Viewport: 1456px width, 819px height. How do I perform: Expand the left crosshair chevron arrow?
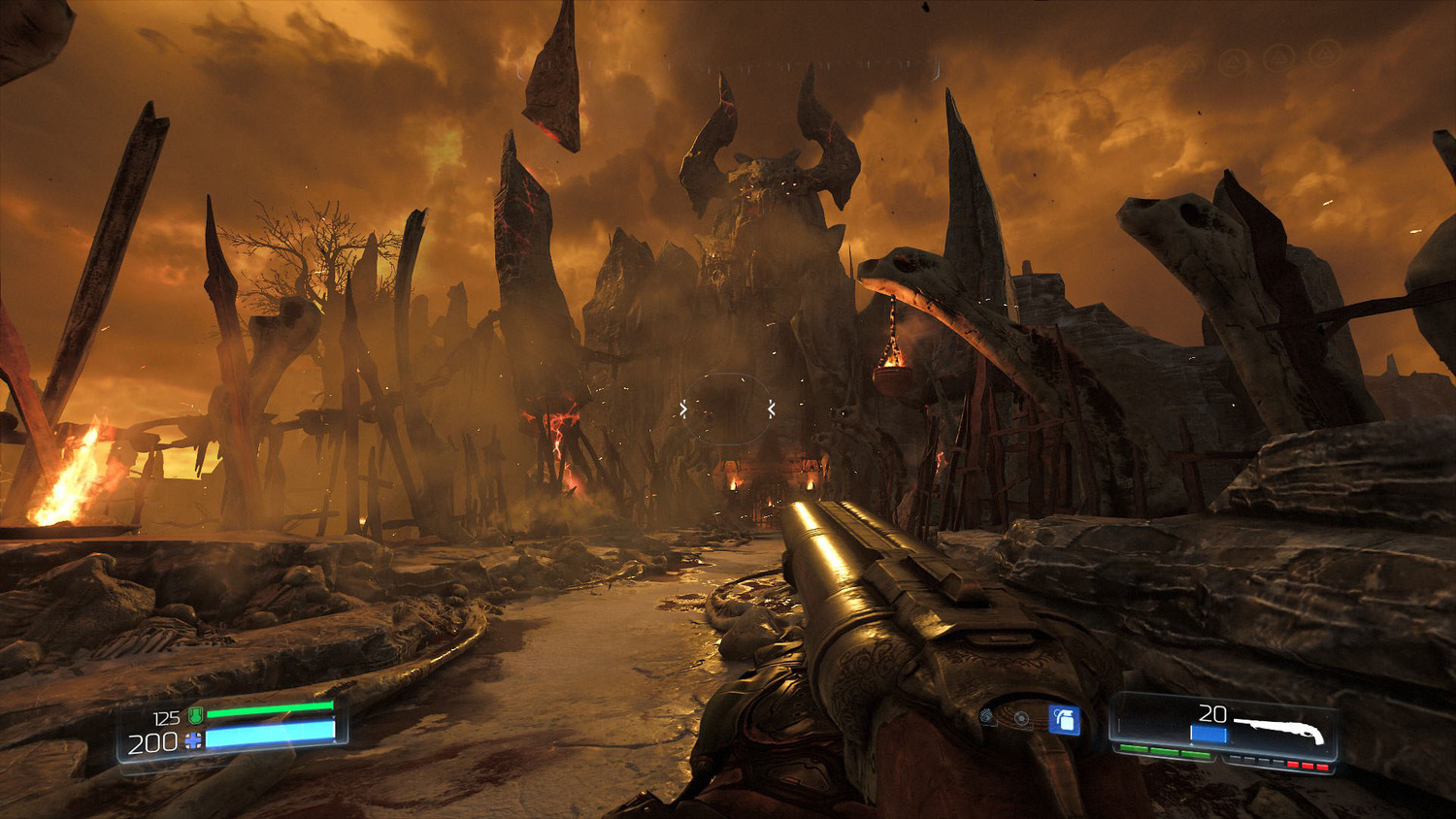tap(685, 409)
